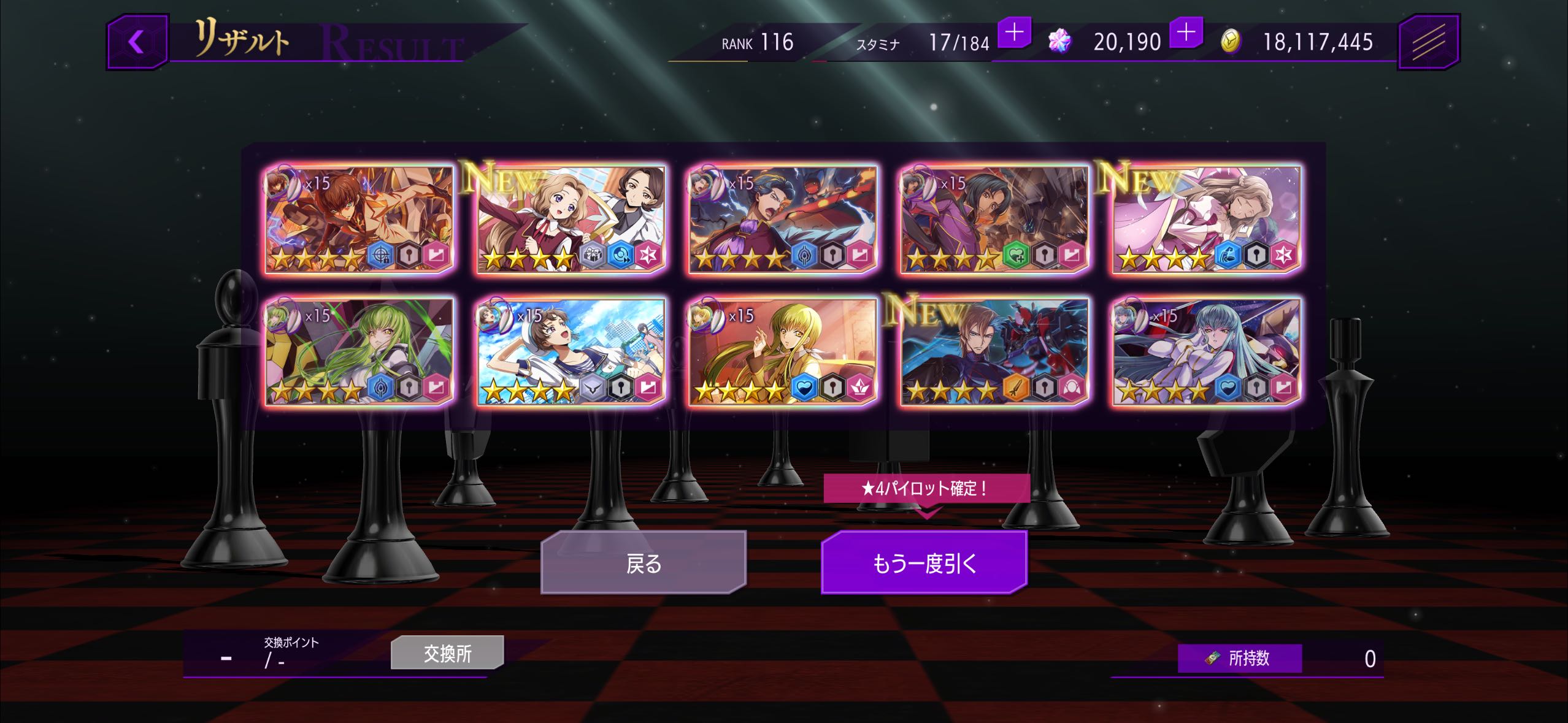Select the green-haired girl card
The width and height of the screenshot is (1568, 723).
(x=359, y=351)
